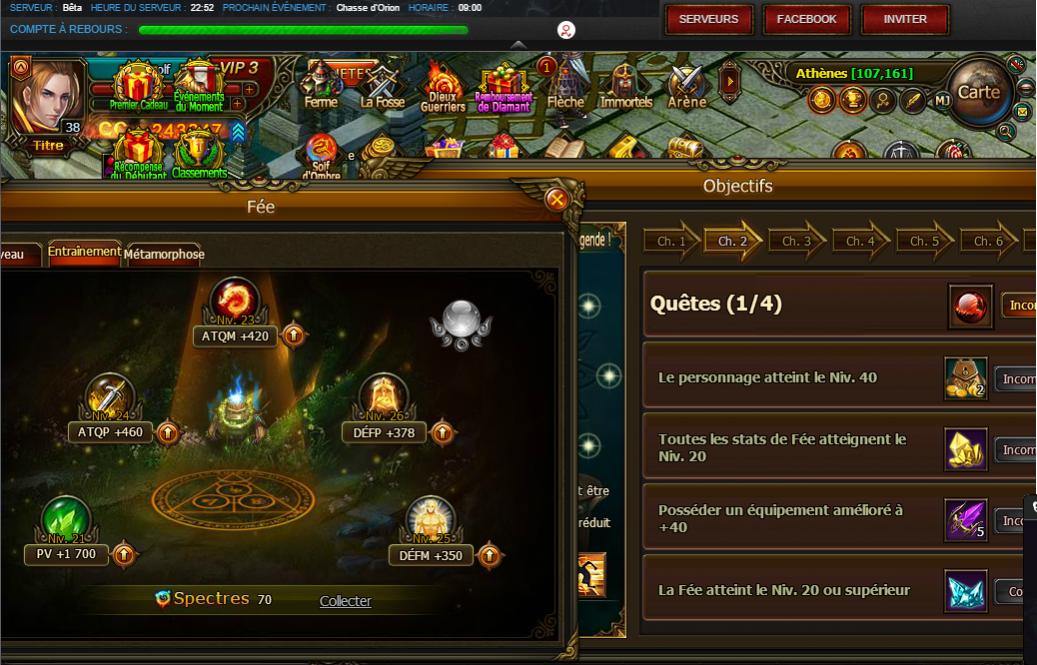
Task: Click the Collecter link
Action: pos(345,601)
